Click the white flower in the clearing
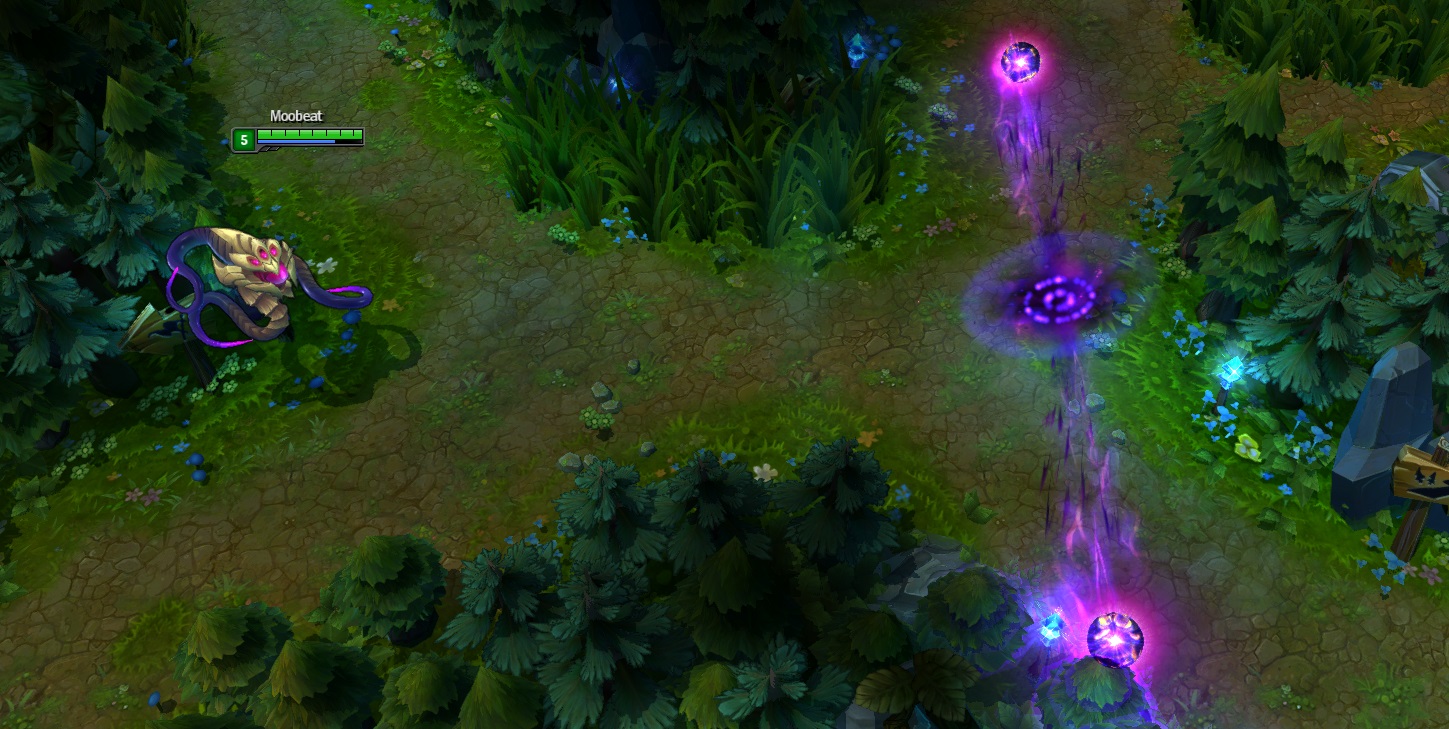 point(765,471)
